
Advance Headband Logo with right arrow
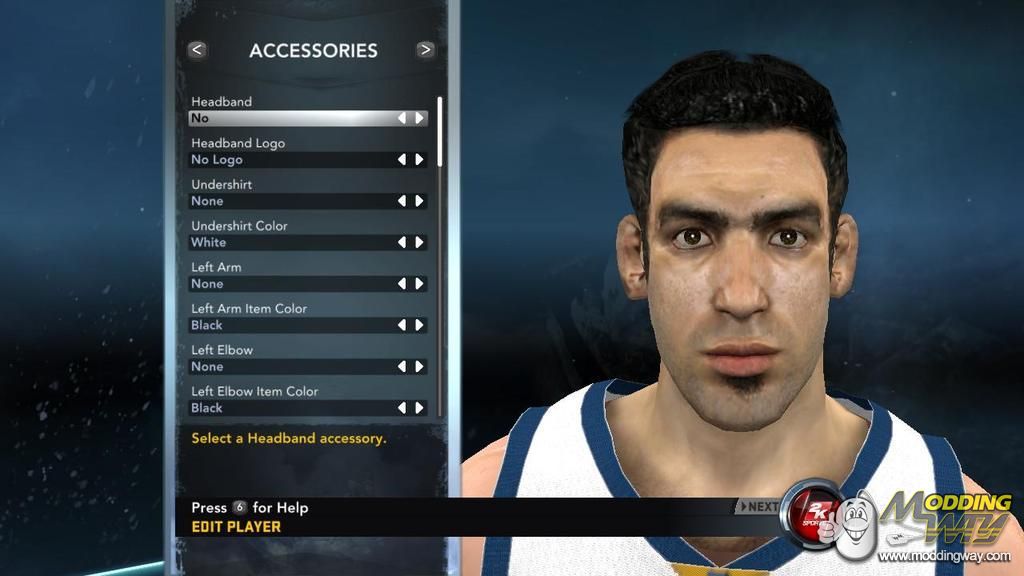[420, 159]
